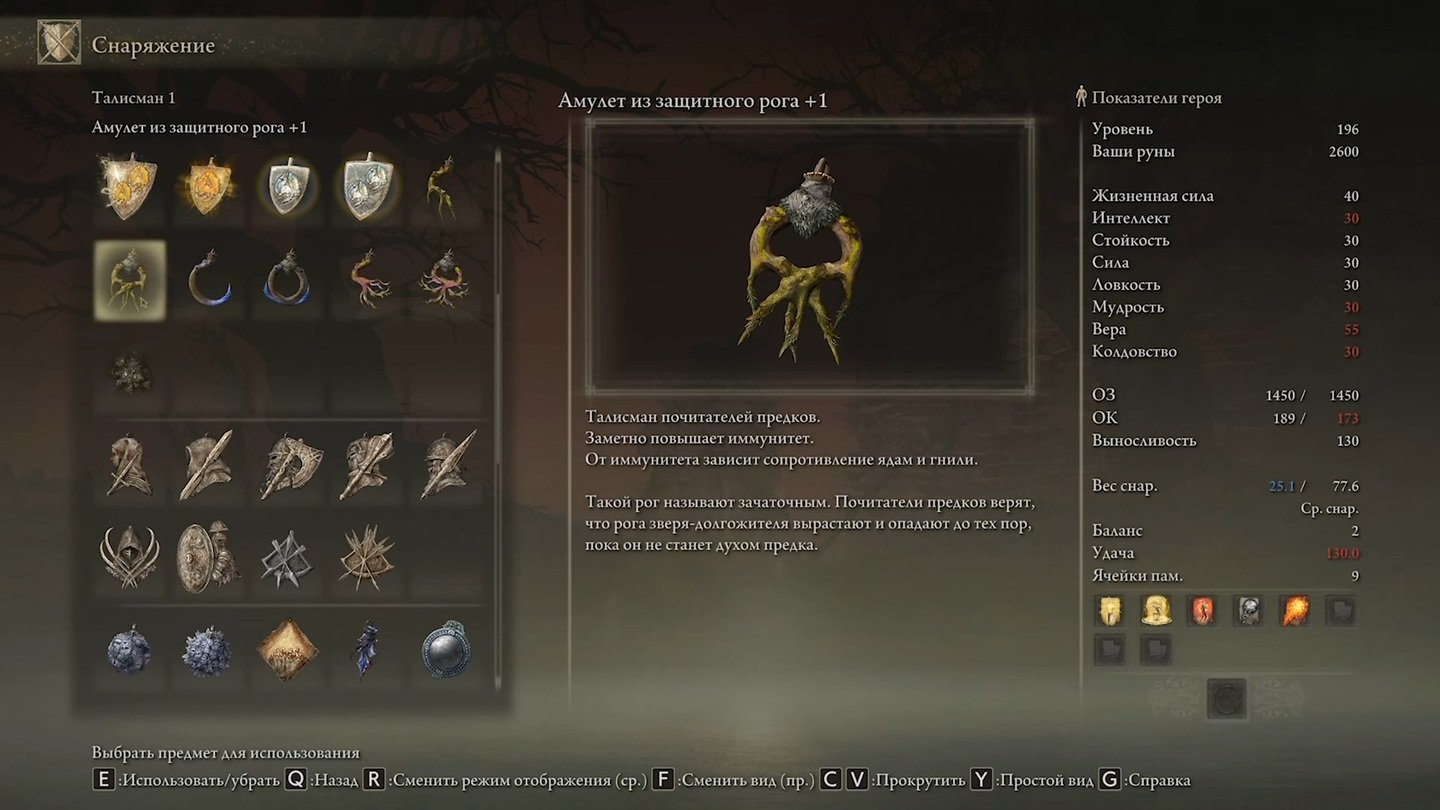
Task: Pick the crossed grey blades talisman
Action: click(x=288, y=557)
